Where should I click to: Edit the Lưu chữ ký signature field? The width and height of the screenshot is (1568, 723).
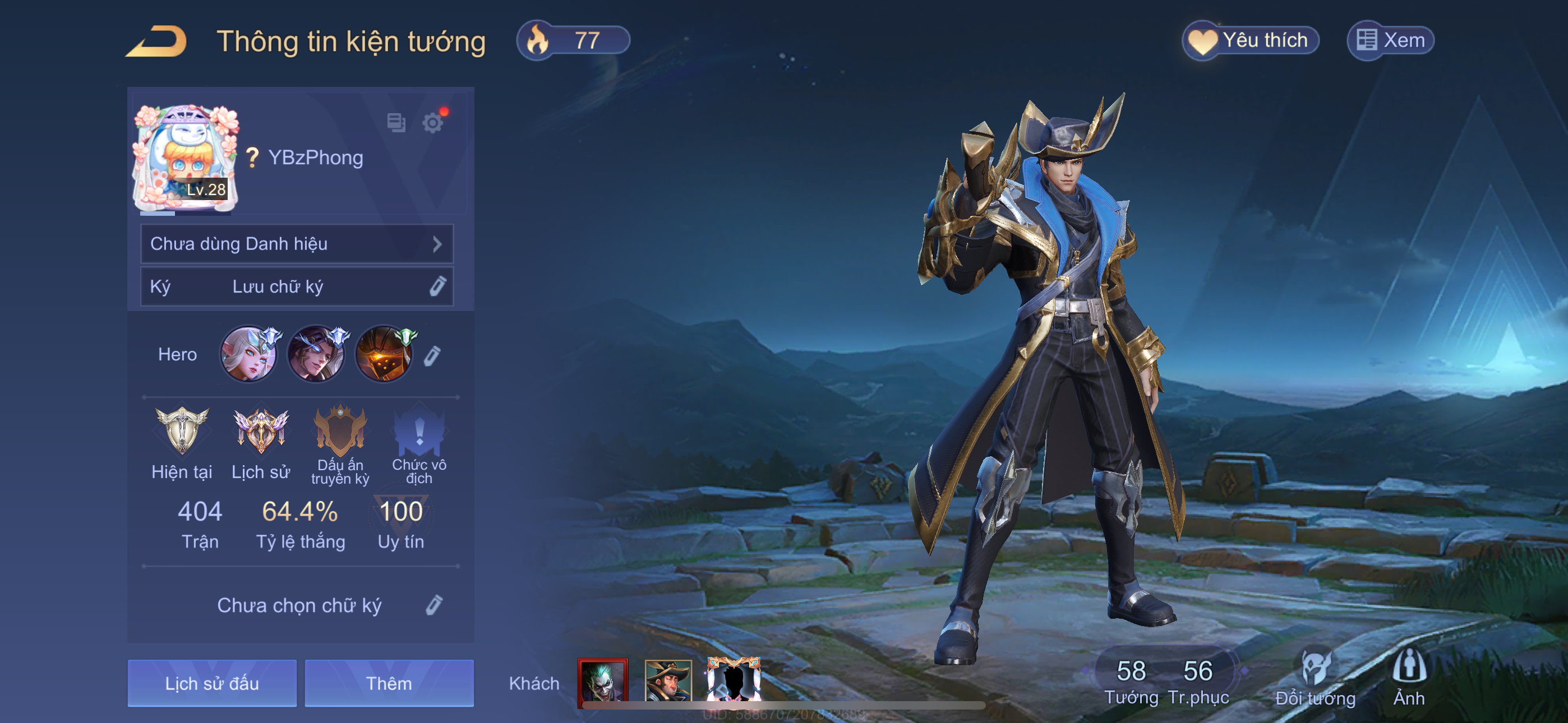tap(437, 286)
